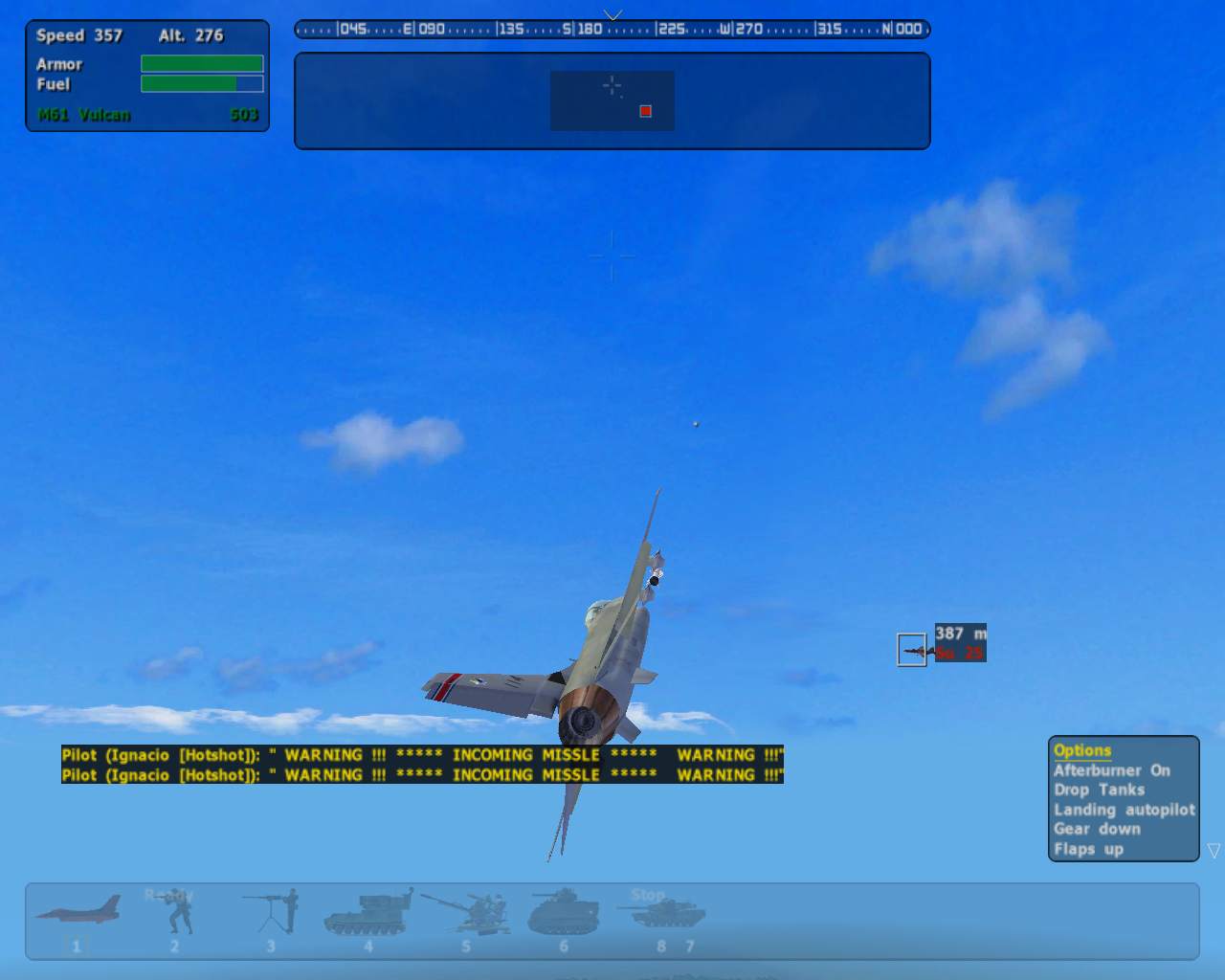Select the fighter jet unit in slot 1
This screenshot has height=980, width=1225.
[78, 912]
